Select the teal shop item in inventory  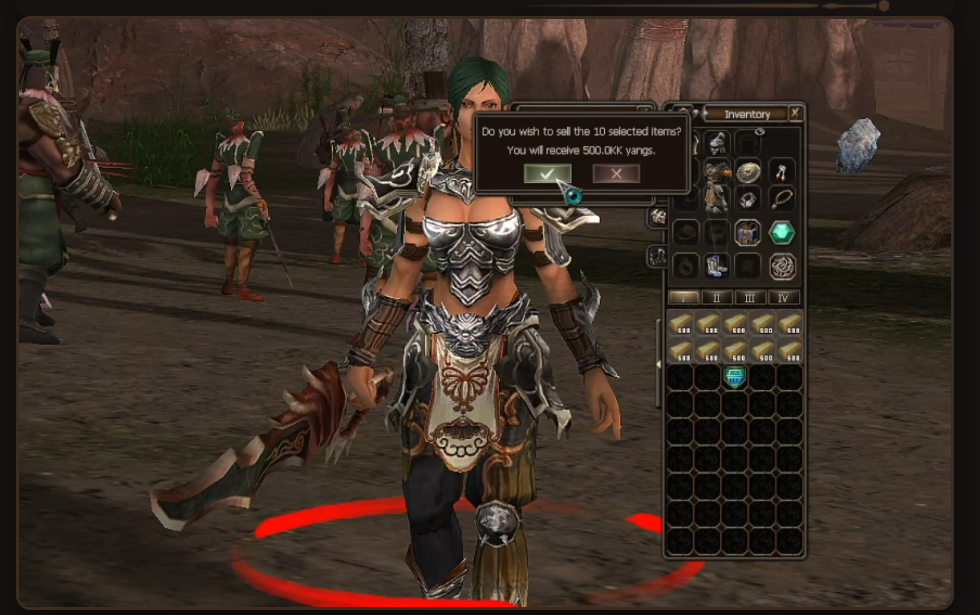pos(735,377)
